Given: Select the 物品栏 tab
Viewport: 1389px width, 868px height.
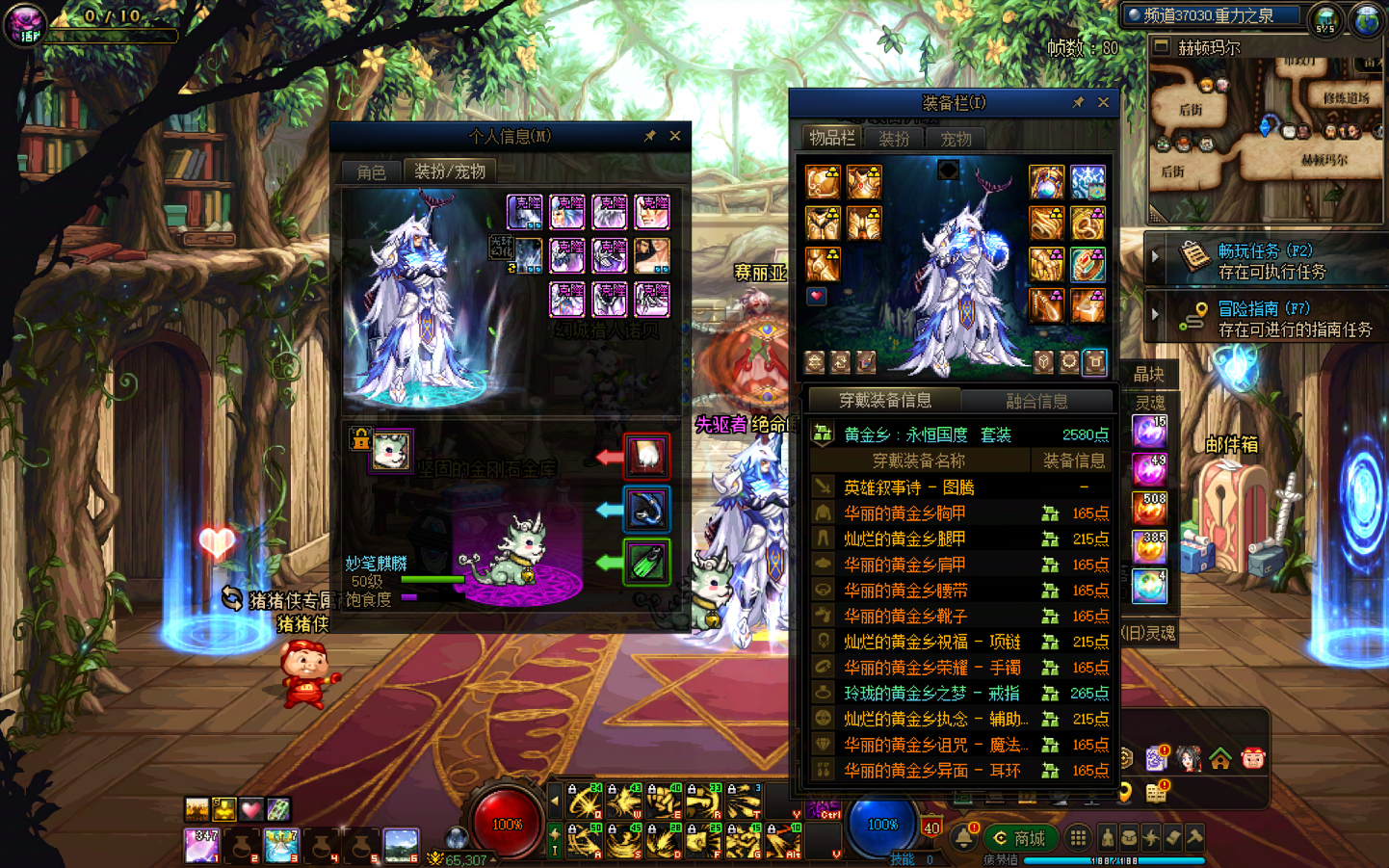Looking at the screenshot, I should pos(831,138).
